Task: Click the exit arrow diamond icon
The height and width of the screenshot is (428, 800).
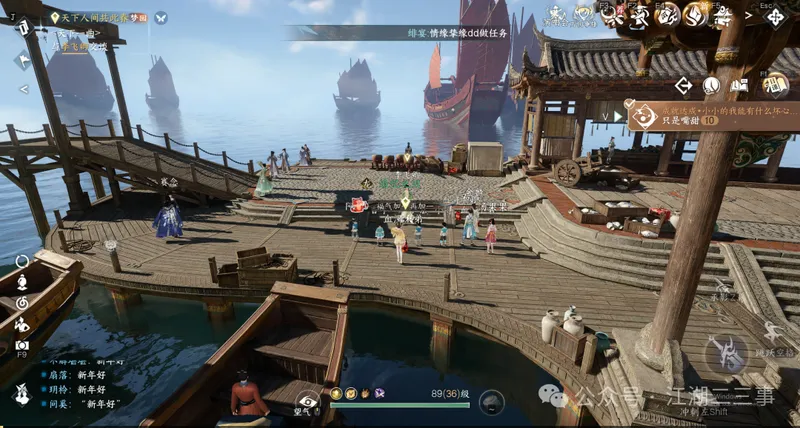Action: pos(684,86)
